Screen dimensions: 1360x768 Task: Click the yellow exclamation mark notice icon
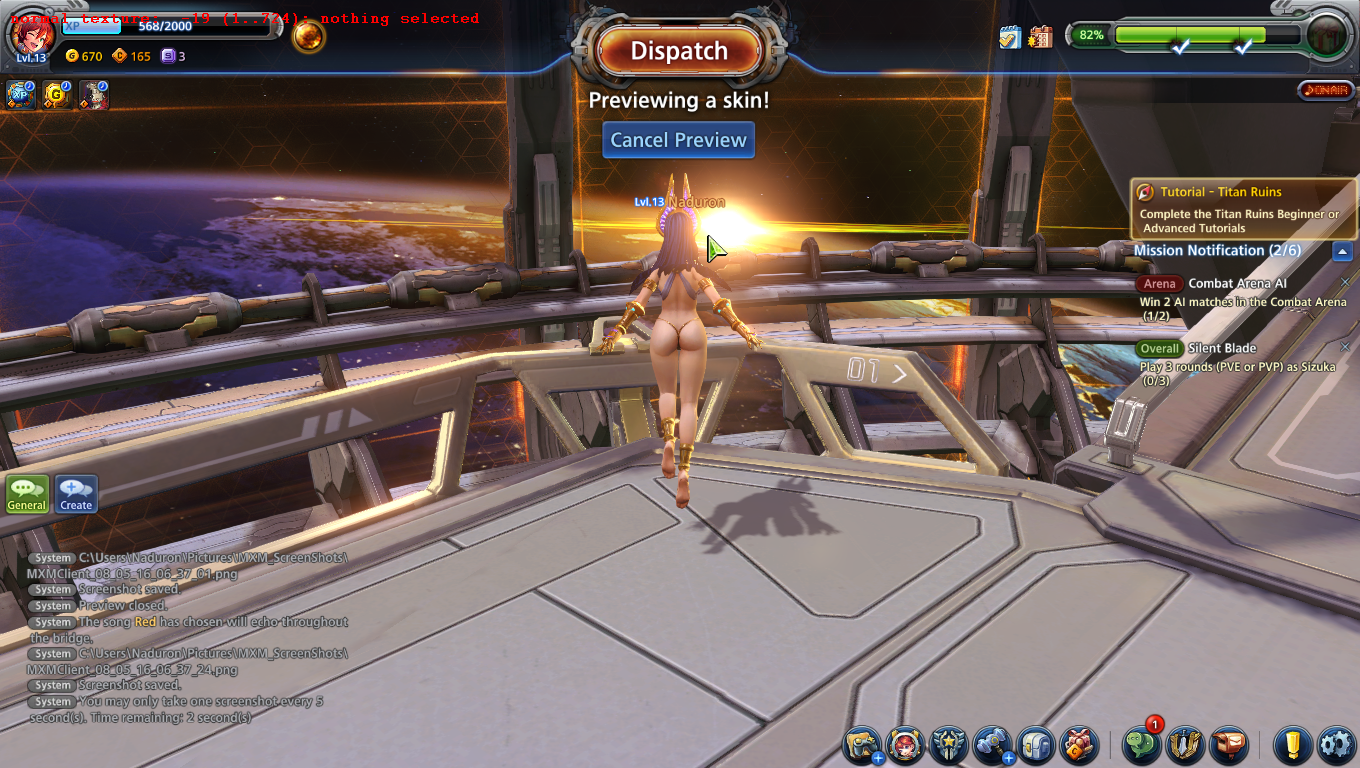tap(1292, 745)
